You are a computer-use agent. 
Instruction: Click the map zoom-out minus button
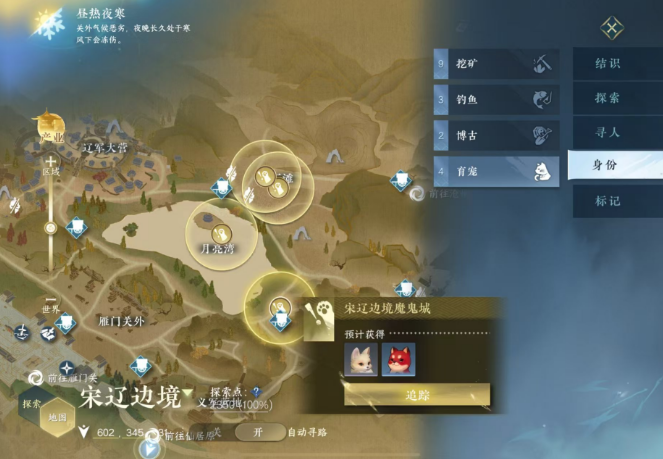(x=50, y=298)
